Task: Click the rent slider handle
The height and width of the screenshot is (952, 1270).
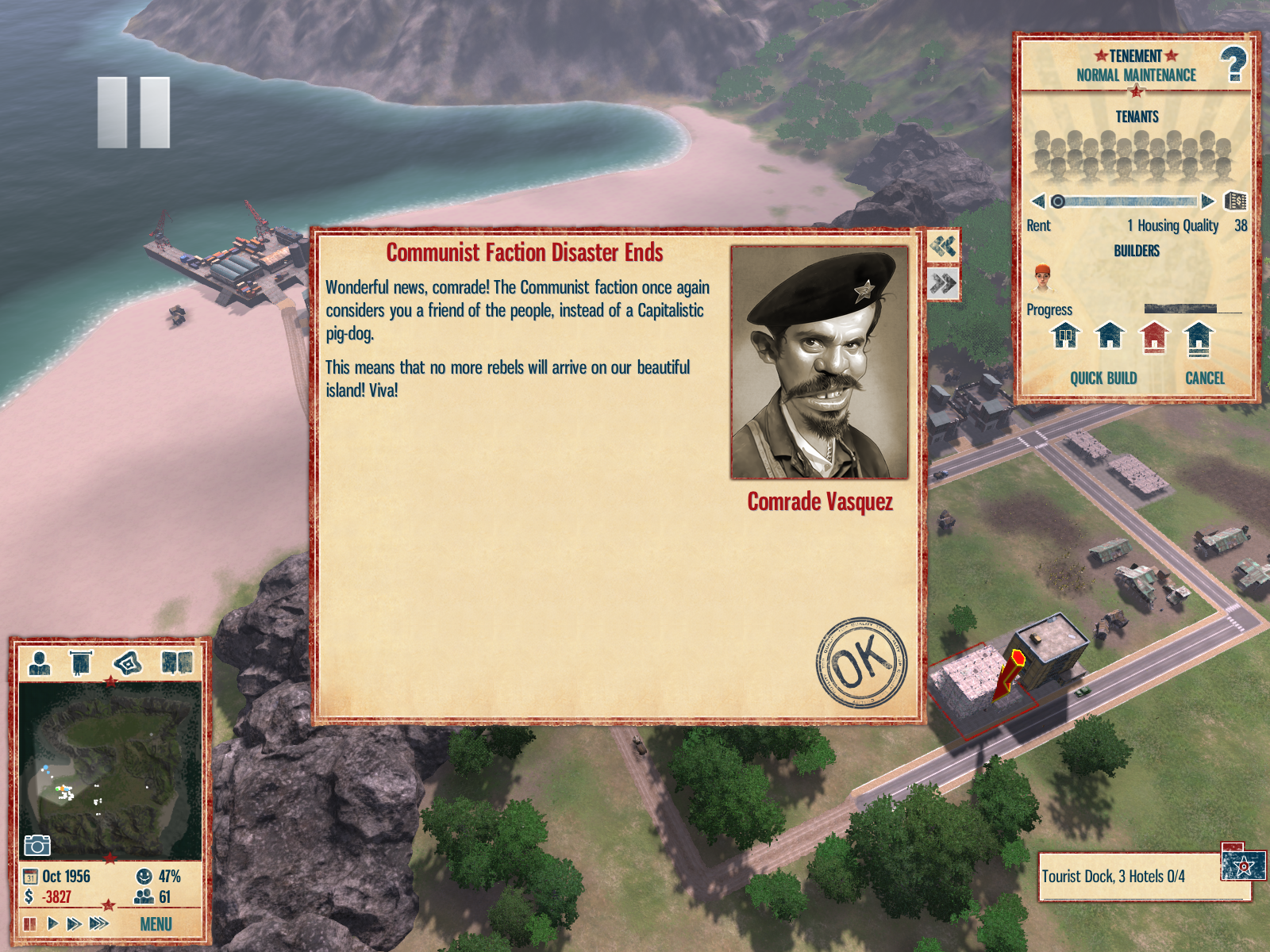Action: coord(1057,202)
